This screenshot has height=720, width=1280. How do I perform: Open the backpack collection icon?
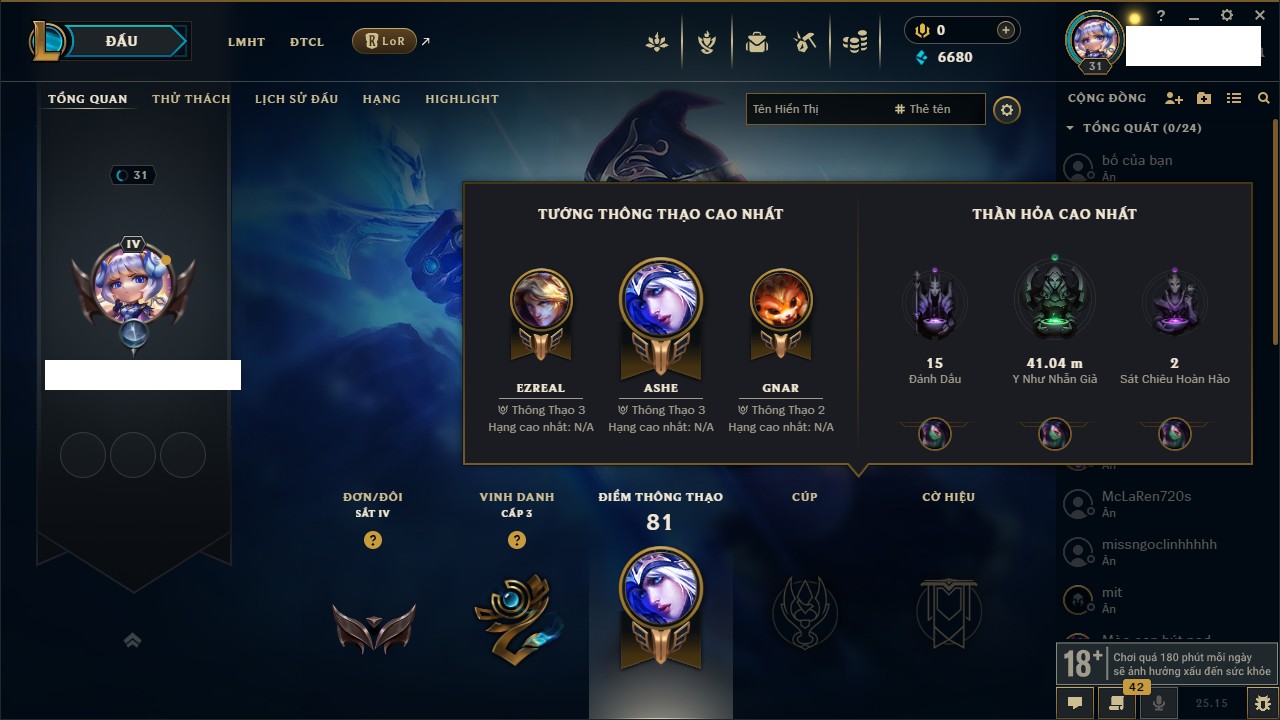tap(757, 42)
